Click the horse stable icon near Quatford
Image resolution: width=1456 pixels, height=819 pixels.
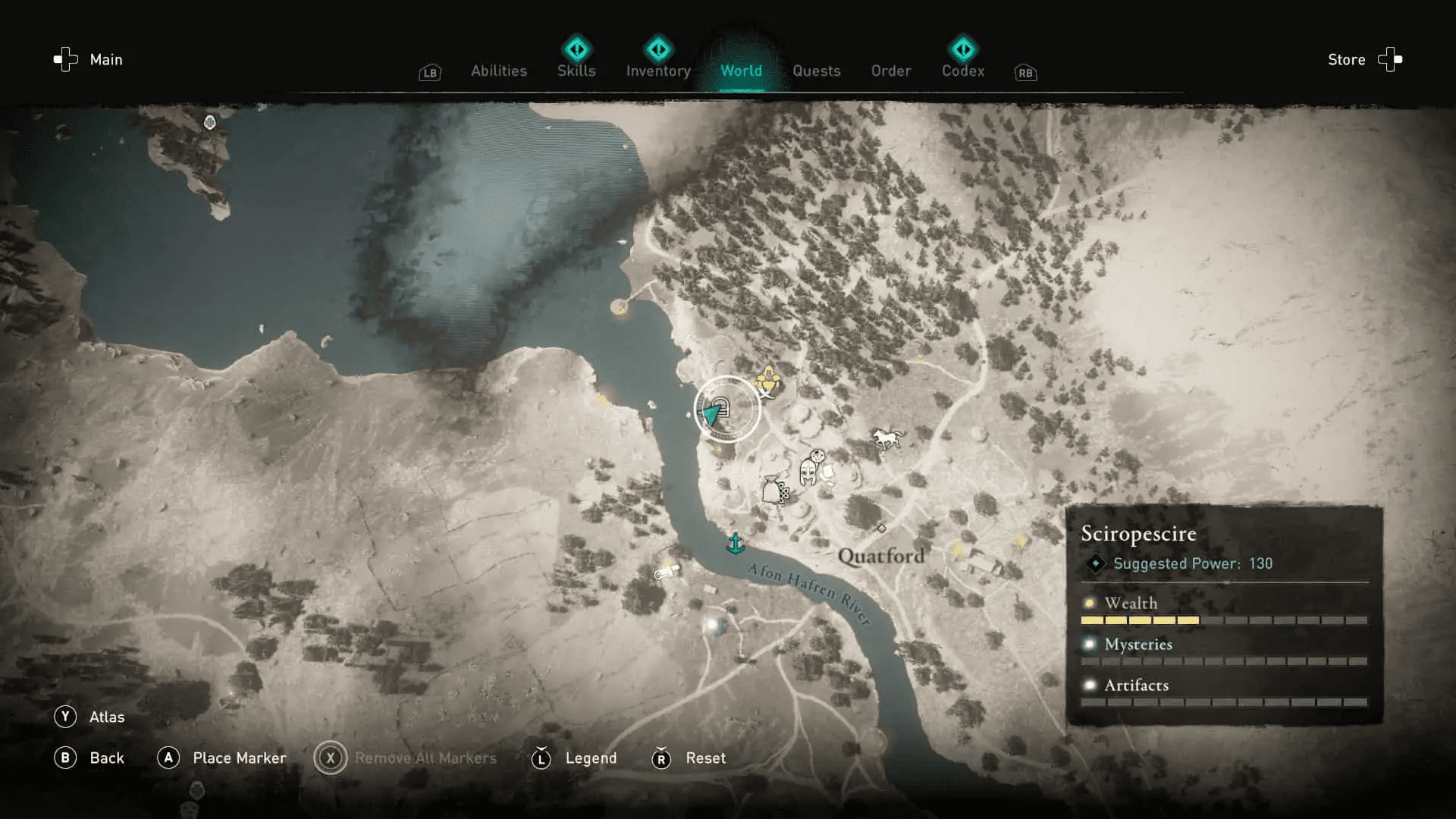pos(886,437)
